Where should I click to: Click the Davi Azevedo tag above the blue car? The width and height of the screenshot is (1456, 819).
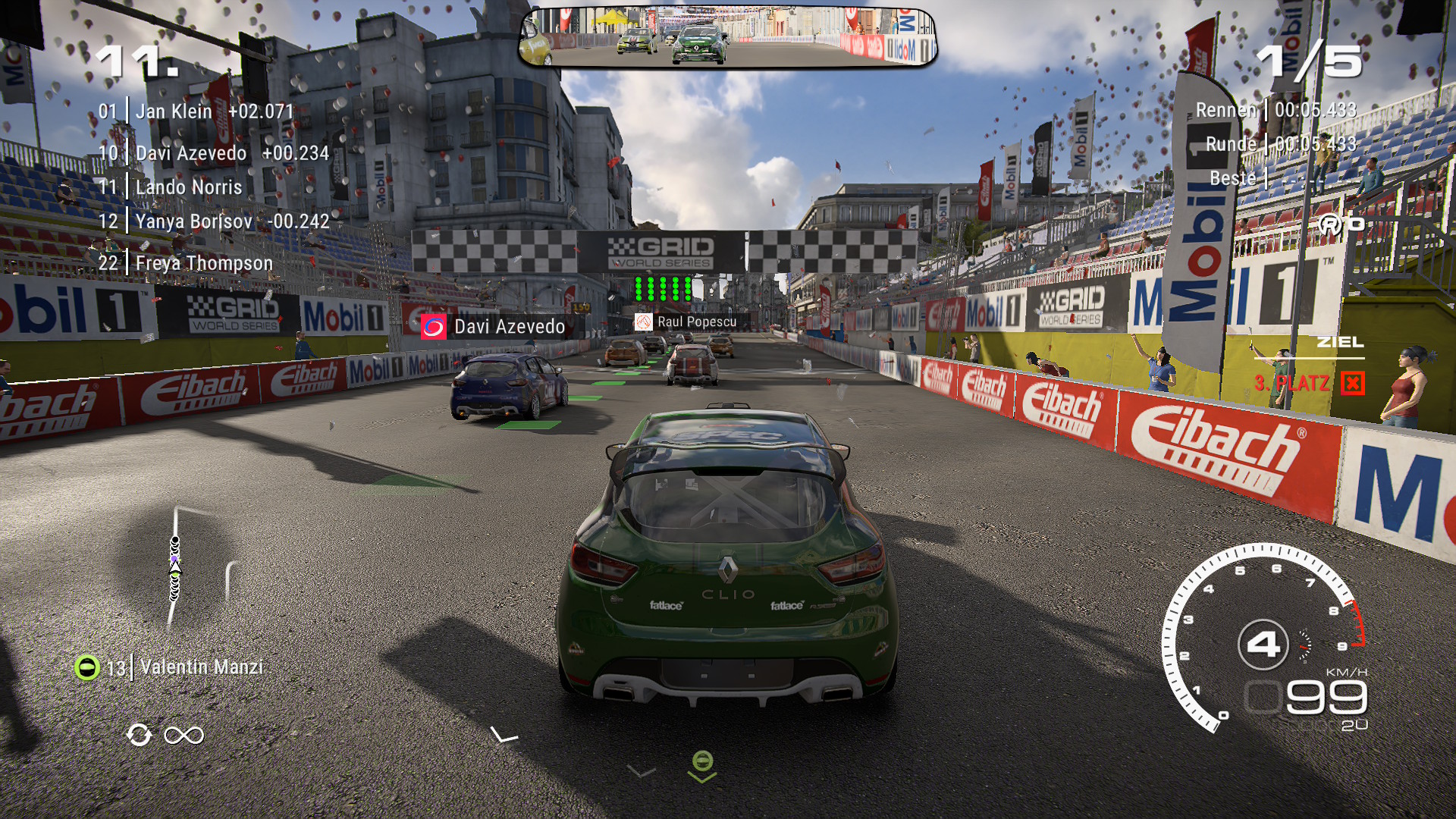pos(494,327)
